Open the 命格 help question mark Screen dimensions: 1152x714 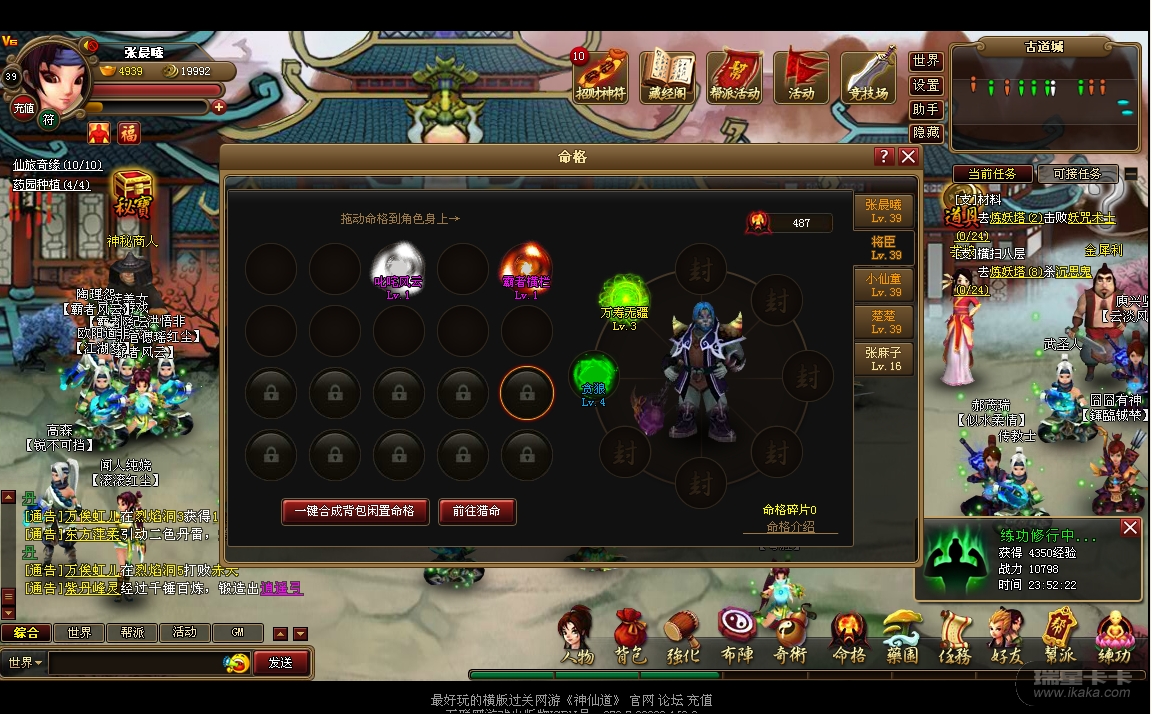tap(883, 157)
